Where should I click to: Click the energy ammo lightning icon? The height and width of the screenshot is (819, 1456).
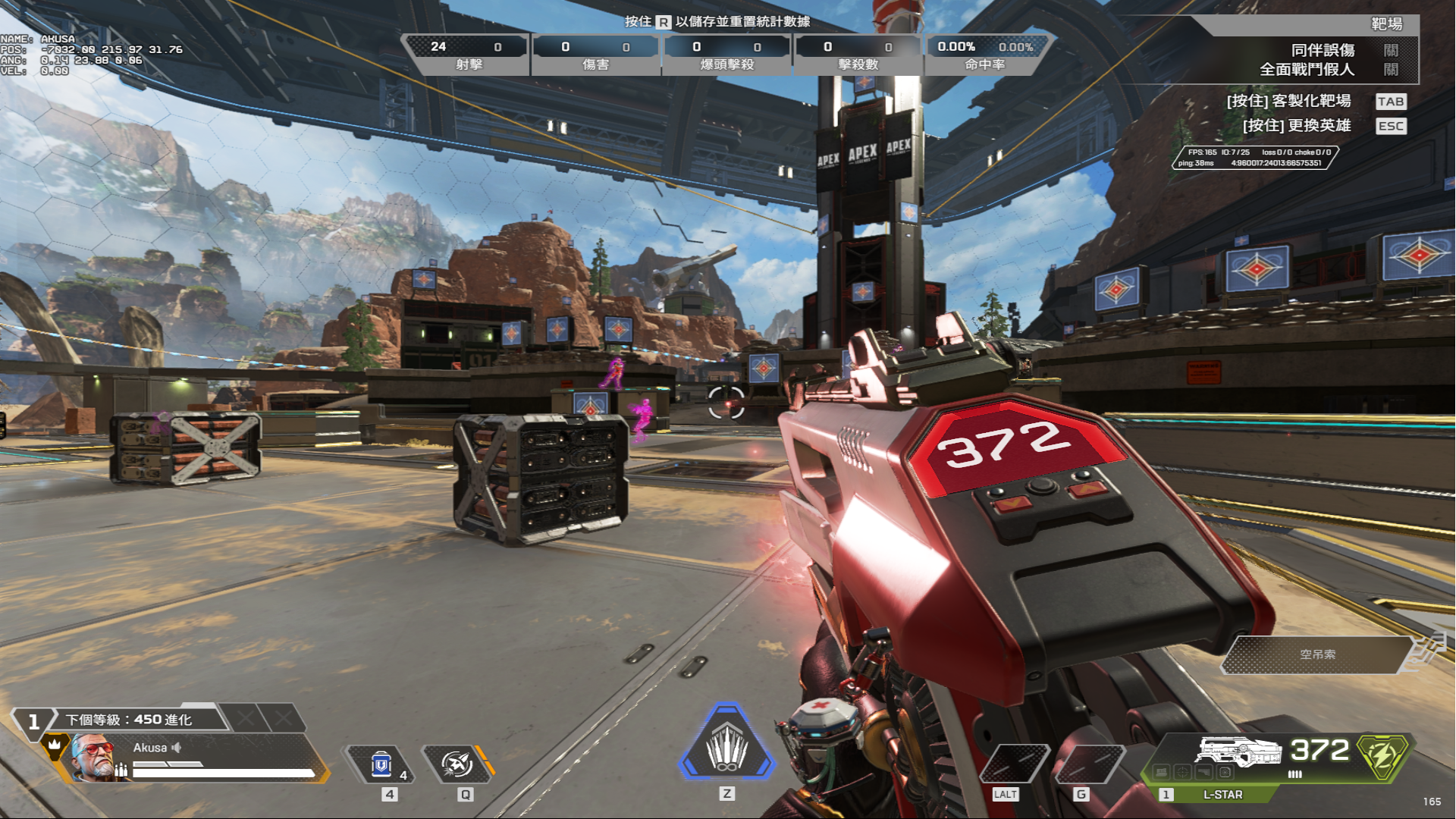(x=1382, y=755)
